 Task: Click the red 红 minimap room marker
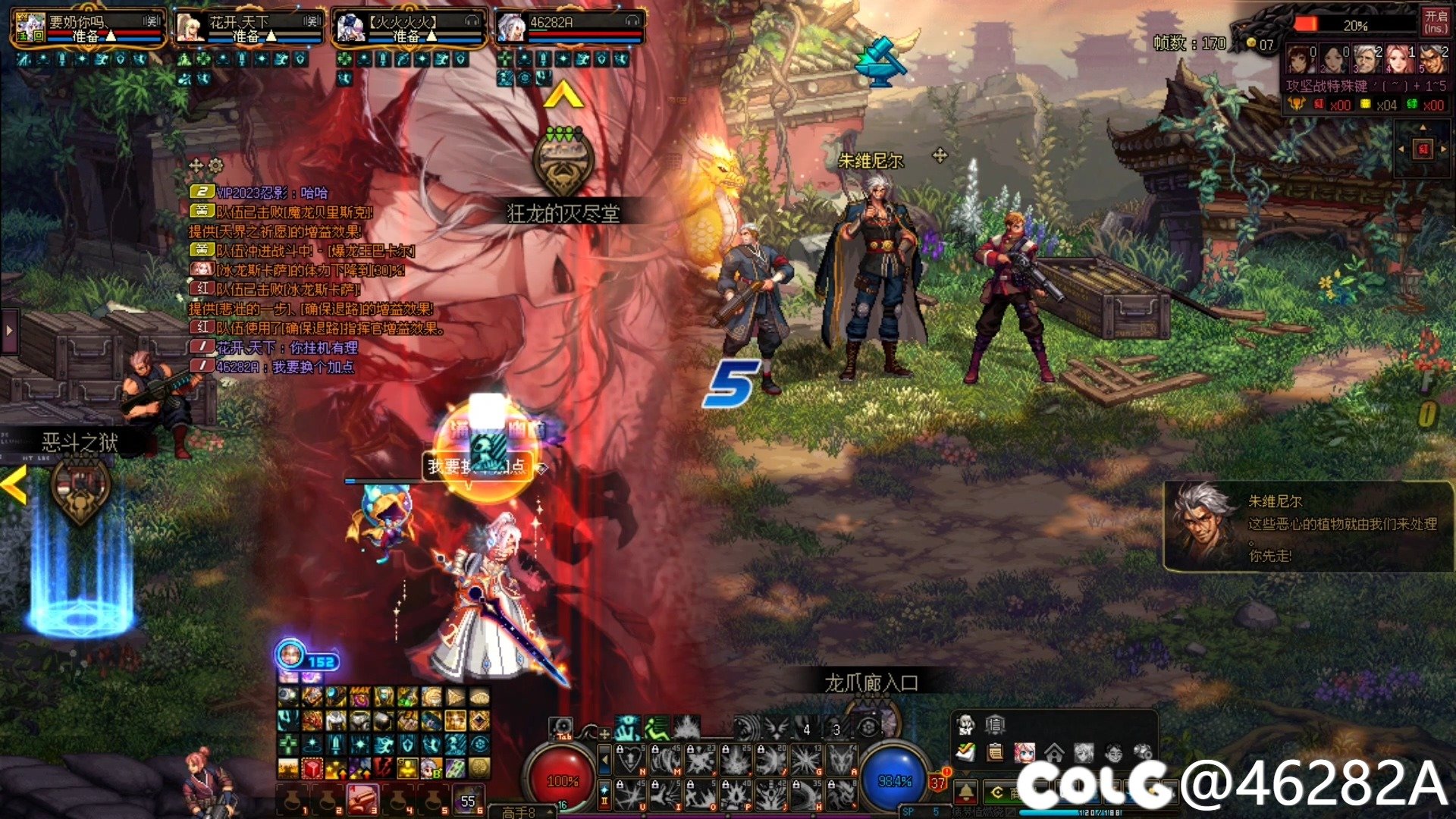1423,149
